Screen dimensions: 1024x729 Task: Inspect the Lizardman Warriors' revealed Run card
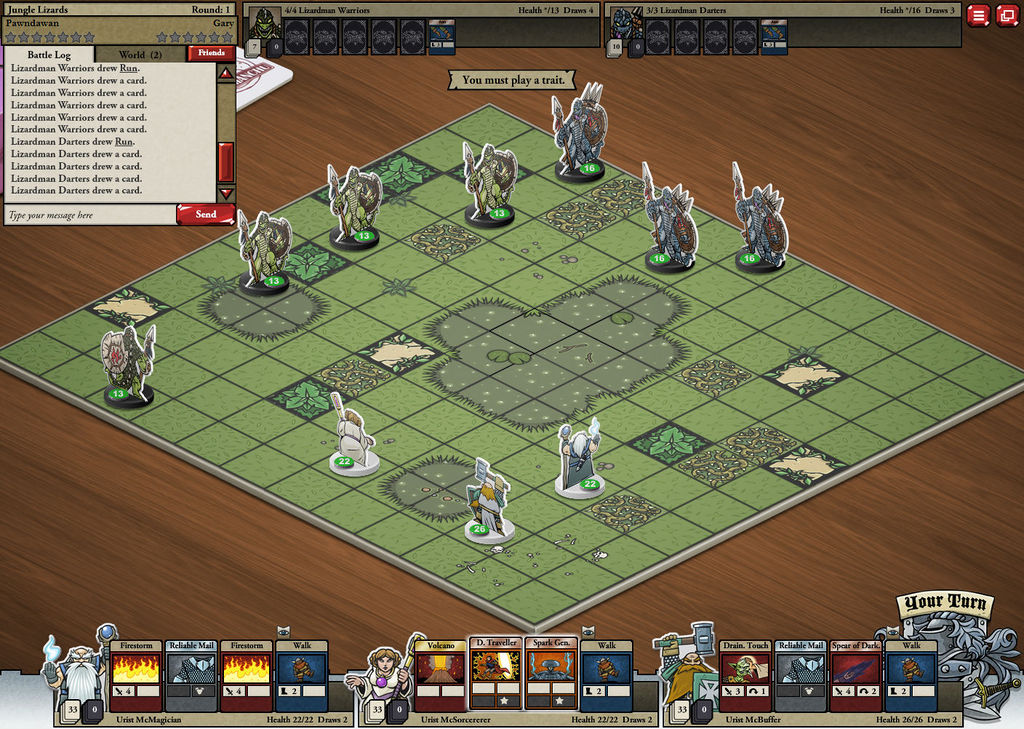point(441,37)
